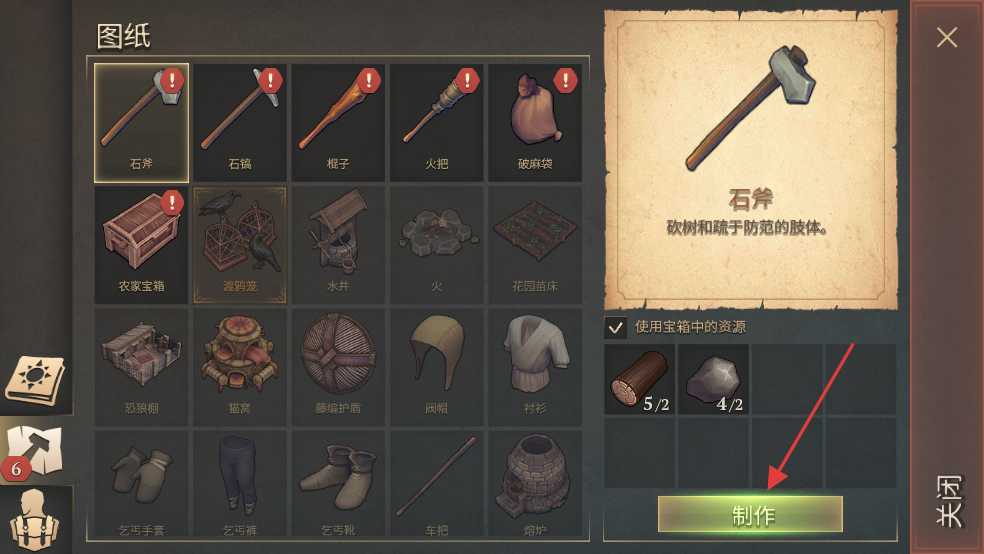Select the 石镐 stone pickaxe blueprint
The image size is (984, 554).
click(240, 121)
